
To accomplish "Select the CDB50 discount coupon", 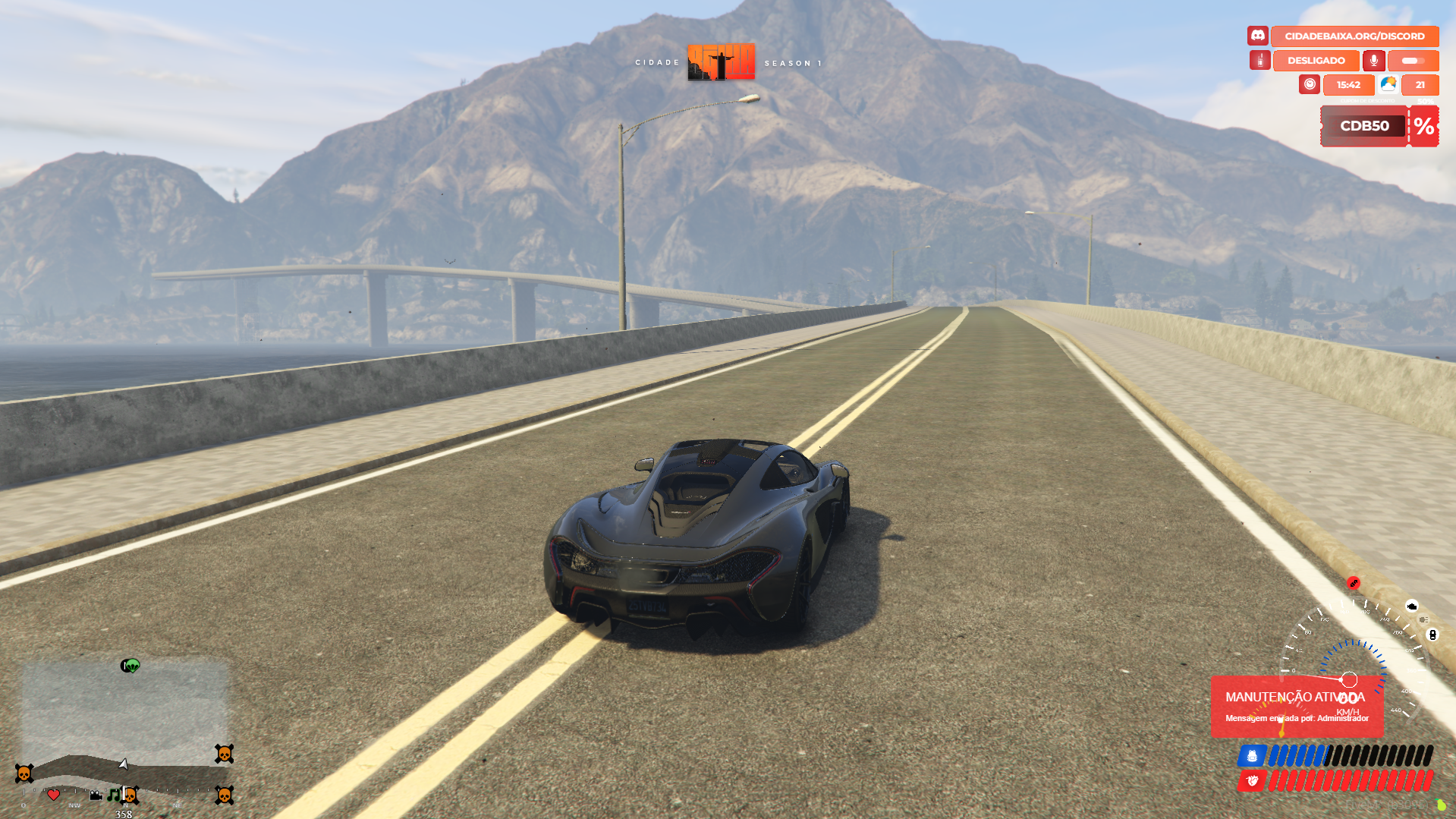I will [1364, 126].
